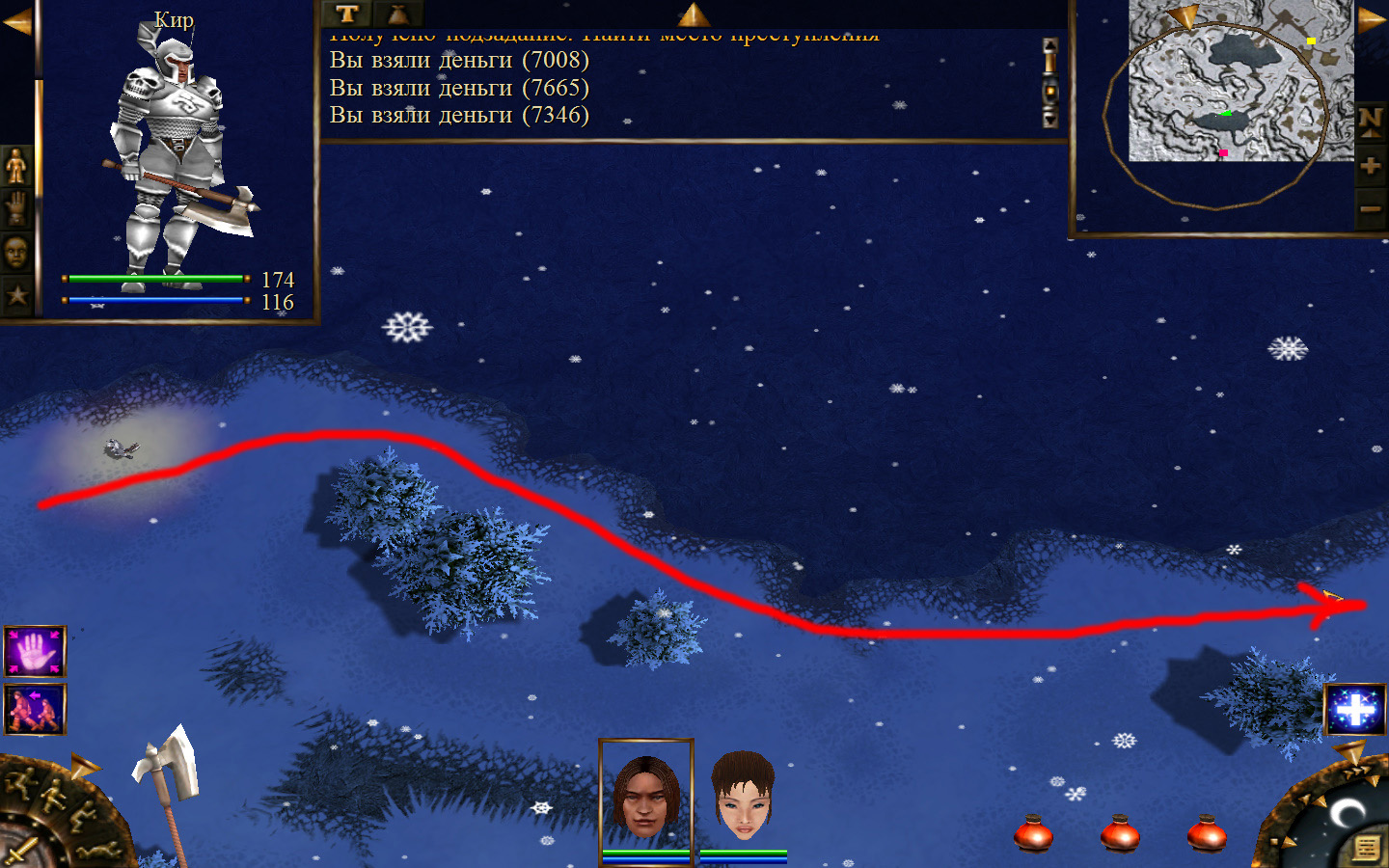The width and height of the screenshot is (1389, 868).
Task: Select the female companion's portrait
Action: 743,796
